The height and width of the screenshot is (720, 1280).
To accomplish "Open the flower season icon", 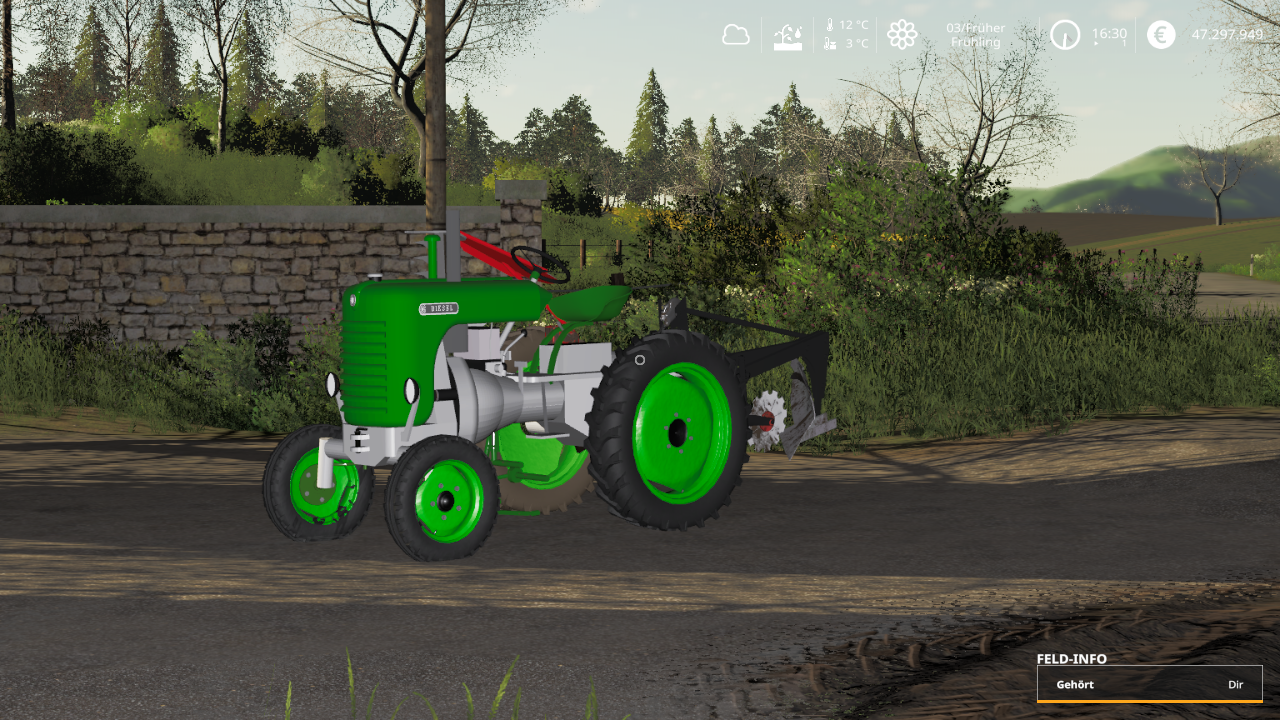I will pyautogui.click(x=902, y=35).
